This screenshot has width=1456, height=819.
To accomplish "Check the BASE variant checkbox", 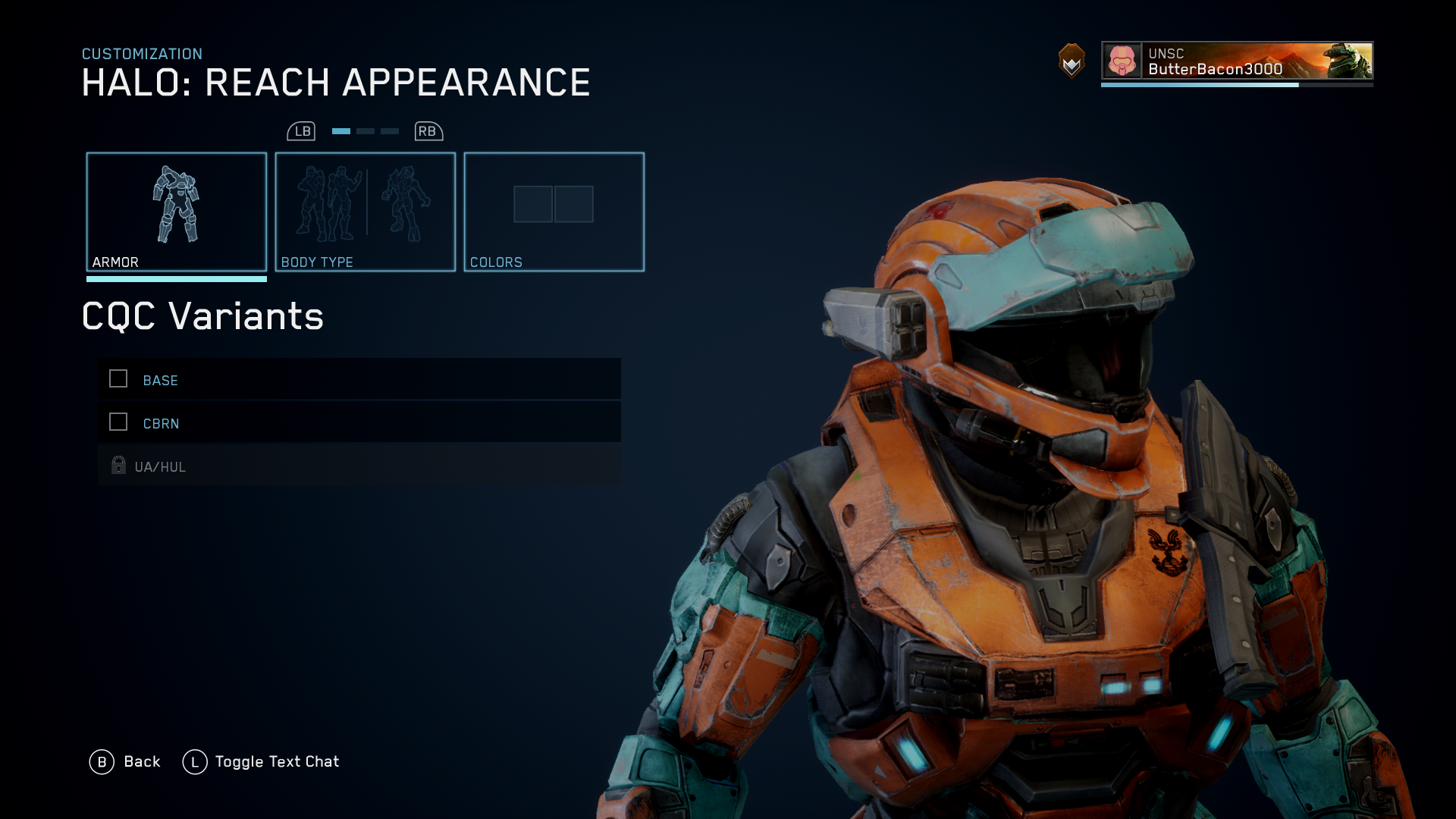I will click(118, 378).
